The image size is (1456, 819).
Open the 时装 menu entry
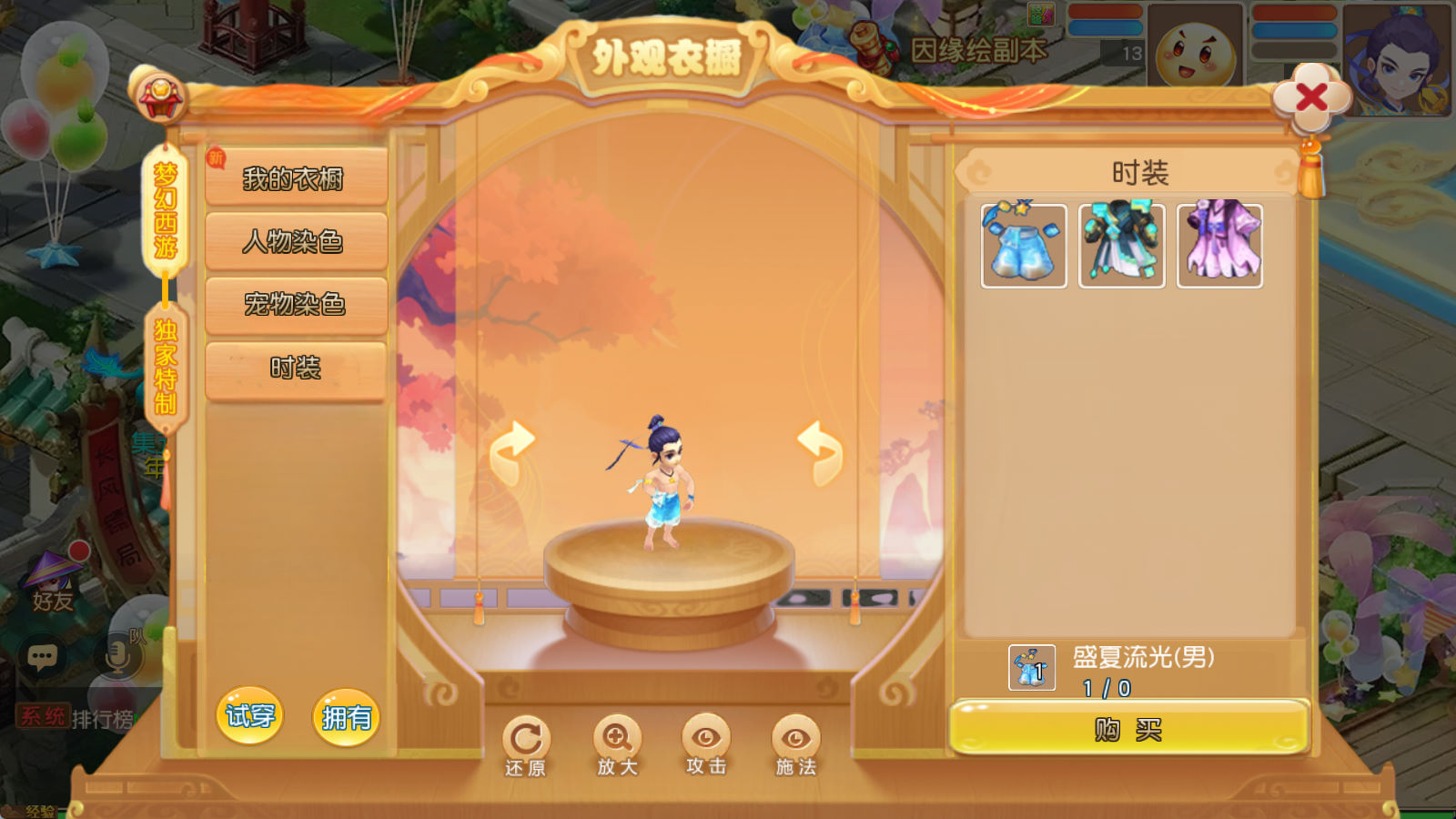296,368
